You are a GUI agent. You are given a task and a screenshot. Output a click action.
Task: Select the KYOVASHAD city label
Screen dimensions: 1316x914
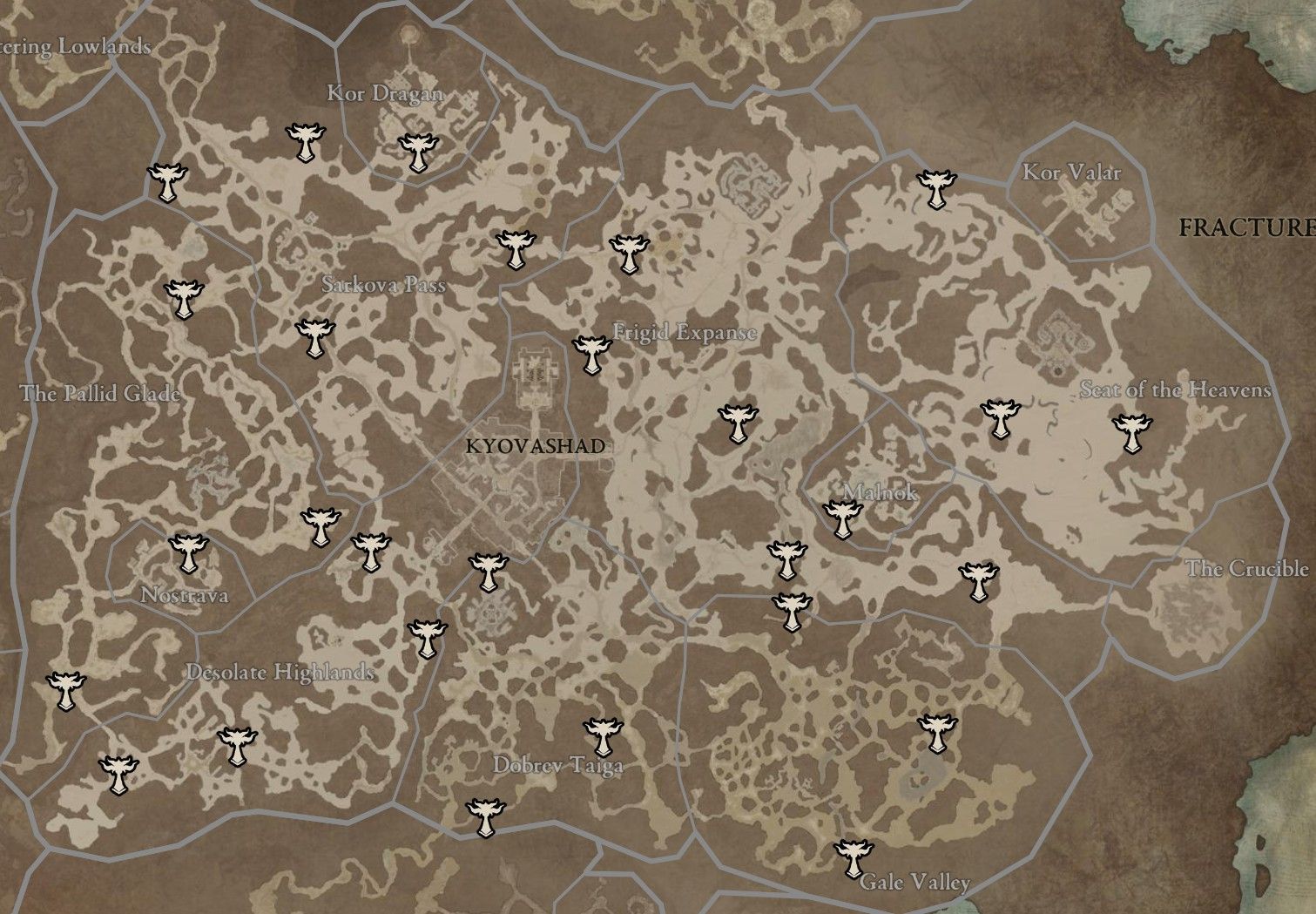tap(536, 448)
